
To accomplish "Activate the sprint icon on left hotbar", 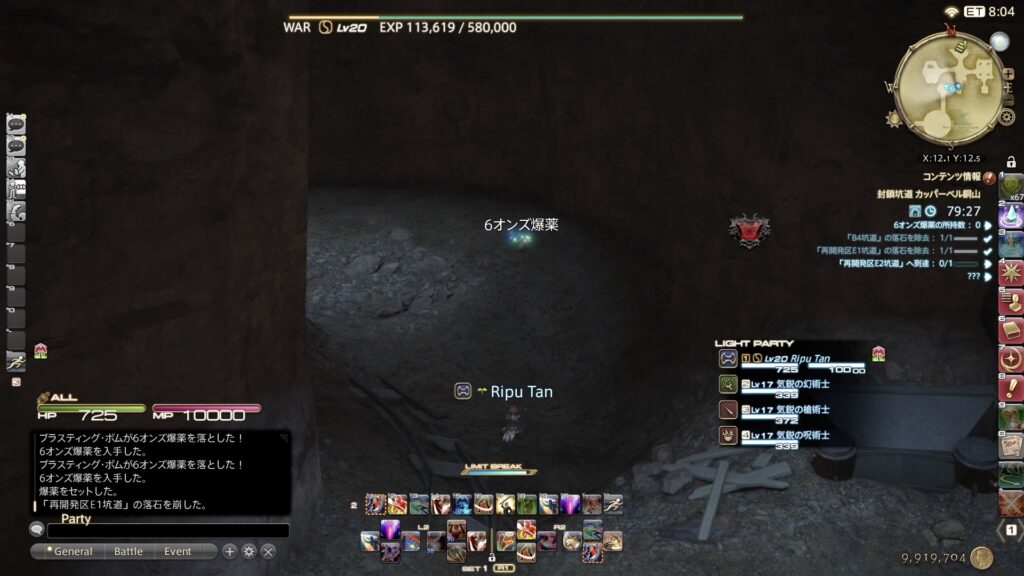I will pyautogui.click(x=16, y=362).
